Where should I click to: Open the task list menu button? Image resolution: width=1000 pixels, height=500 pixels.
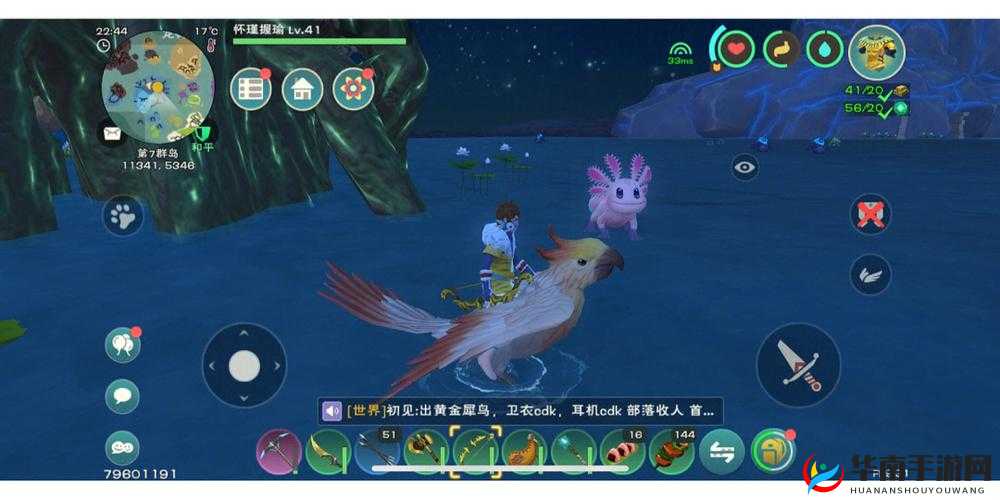pyautogui.click(x=251, y=90)
